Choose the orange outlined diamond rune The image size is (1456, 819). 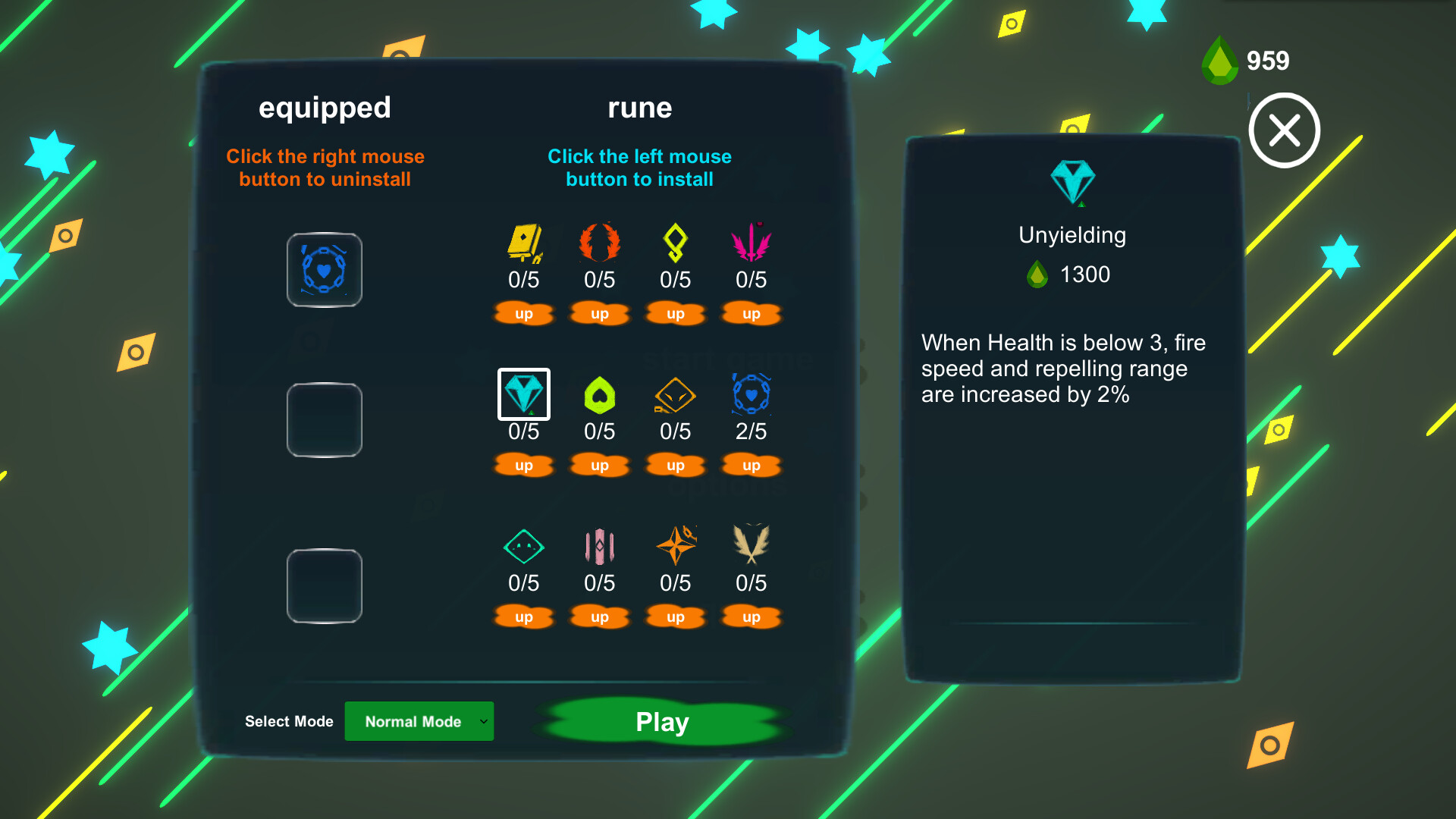tap(675, 394)
